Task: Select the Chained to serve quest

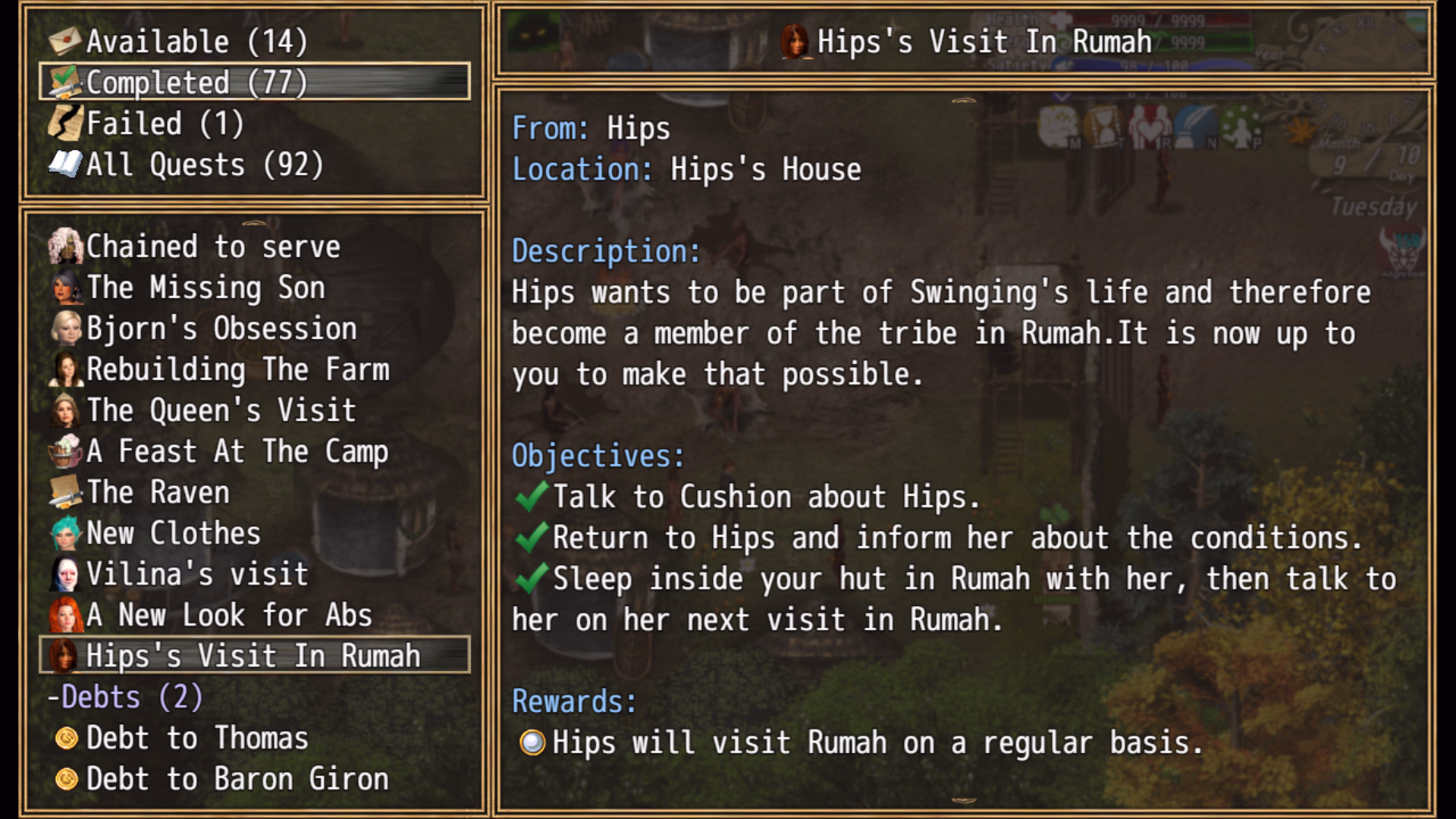Action: [x=212, y=246]
